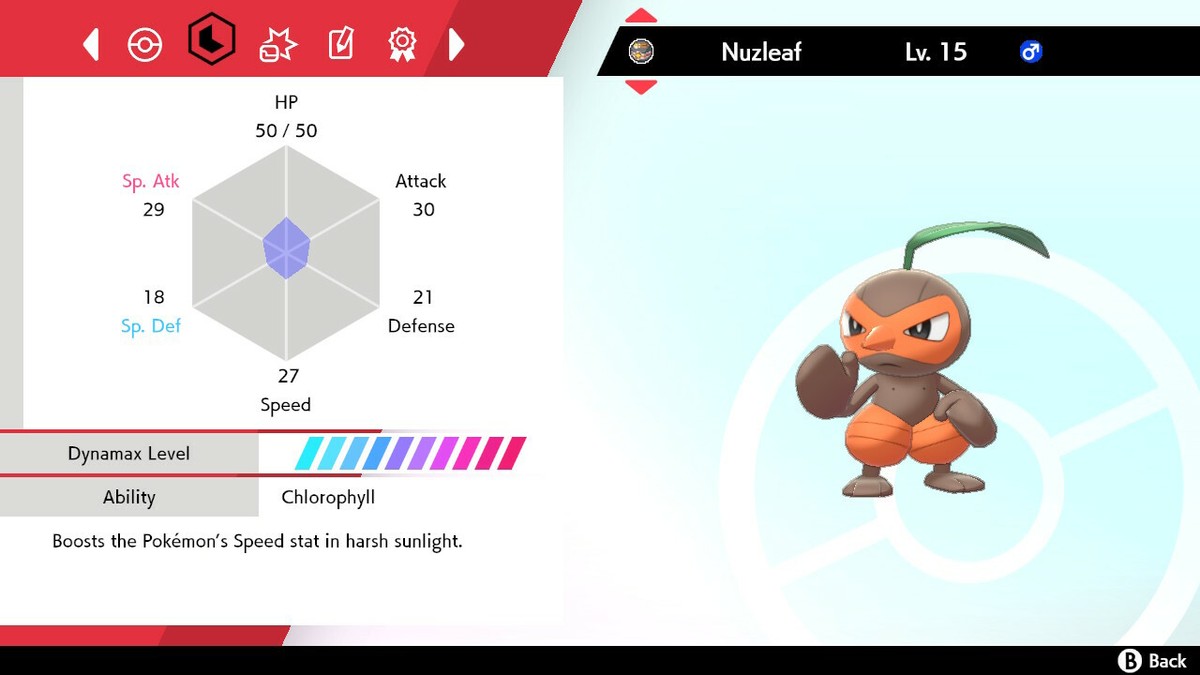1200x675 pixels.
Task: Show the trainer memo tab
Action: (341, 44)
